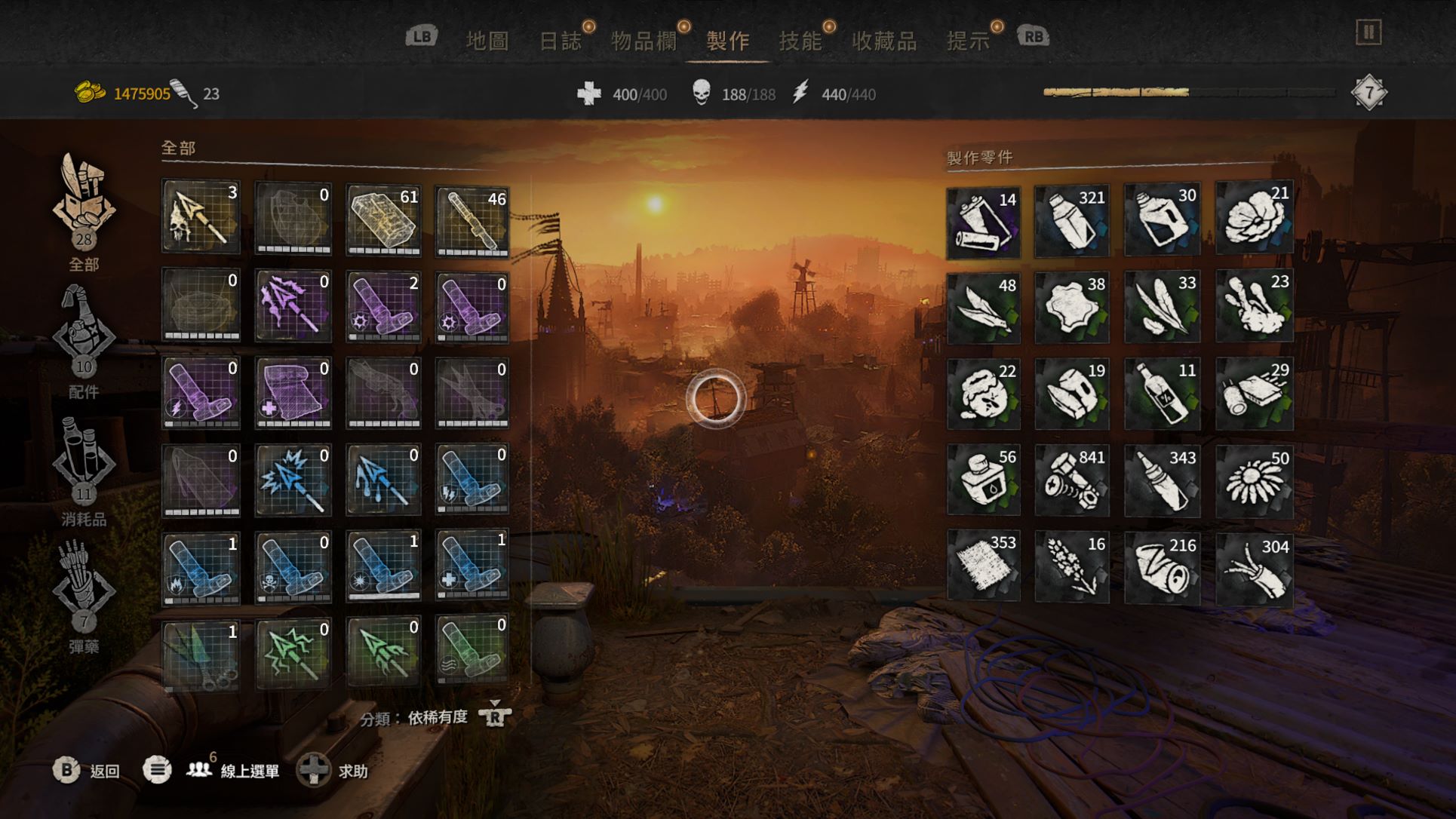The width and height of the screenshot is (1456, 819).
Task: Open the 日誌 journal tab
Action: [x=560, y=40]
